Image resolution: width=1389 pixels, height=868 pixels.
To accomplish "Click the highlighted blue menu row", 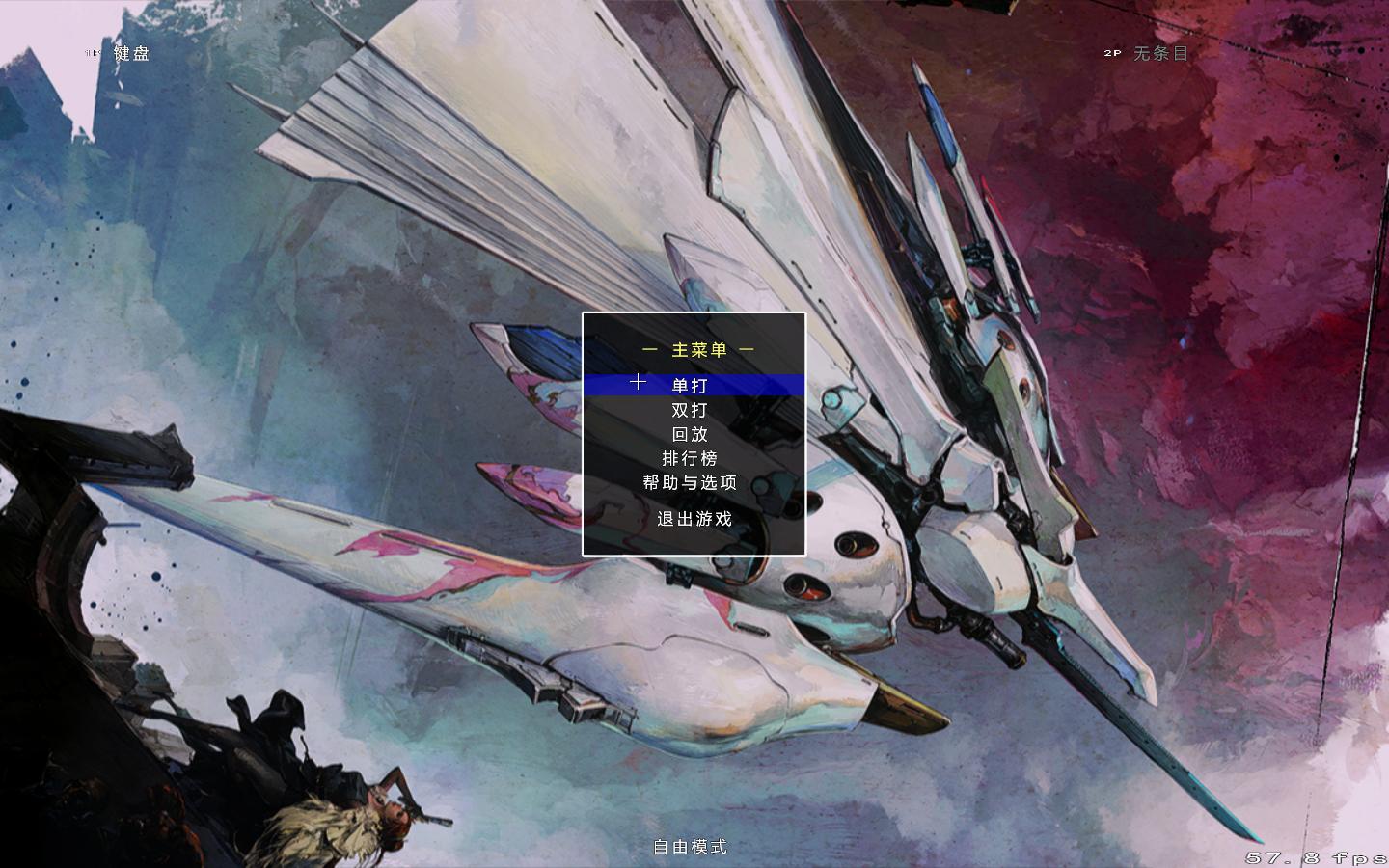I will (696, 383).
